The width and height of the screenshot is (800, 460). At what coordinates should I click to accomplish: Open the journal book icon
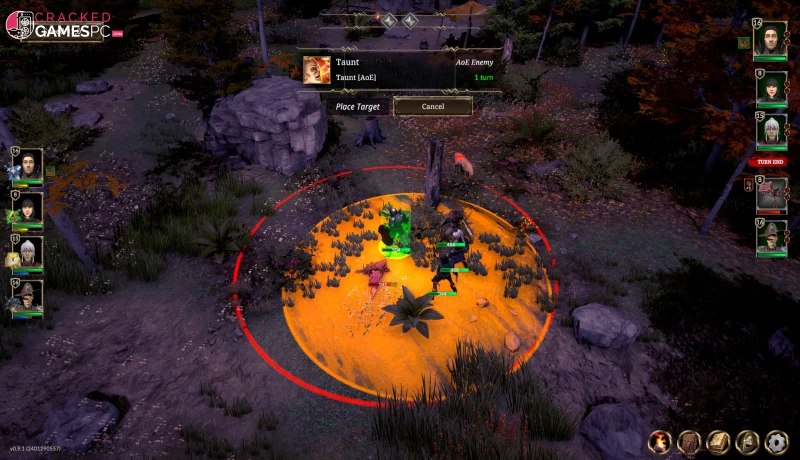click(718, 441)
